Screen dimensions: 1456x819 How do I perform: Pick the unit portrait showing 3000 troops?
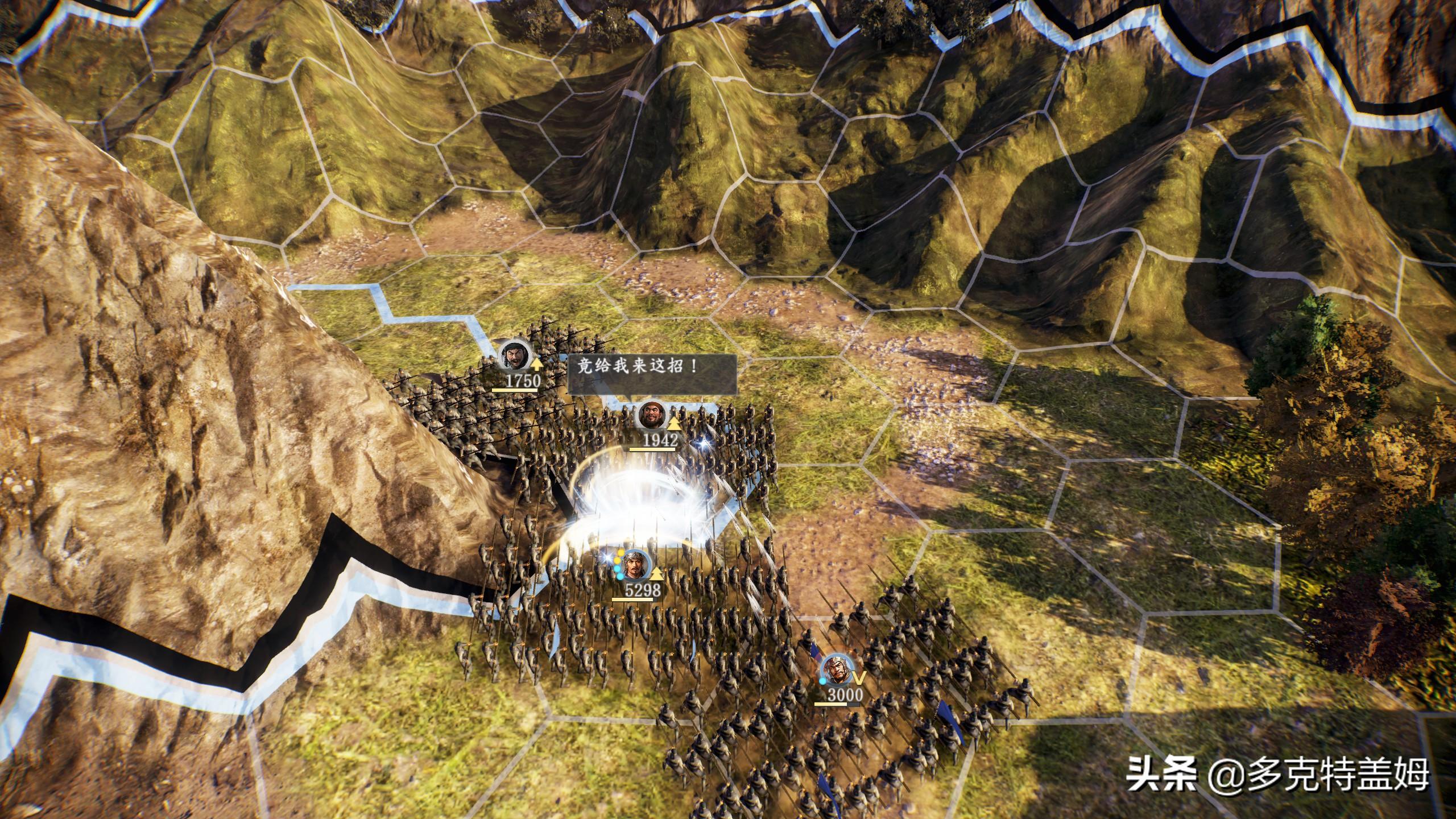[835, 670]
